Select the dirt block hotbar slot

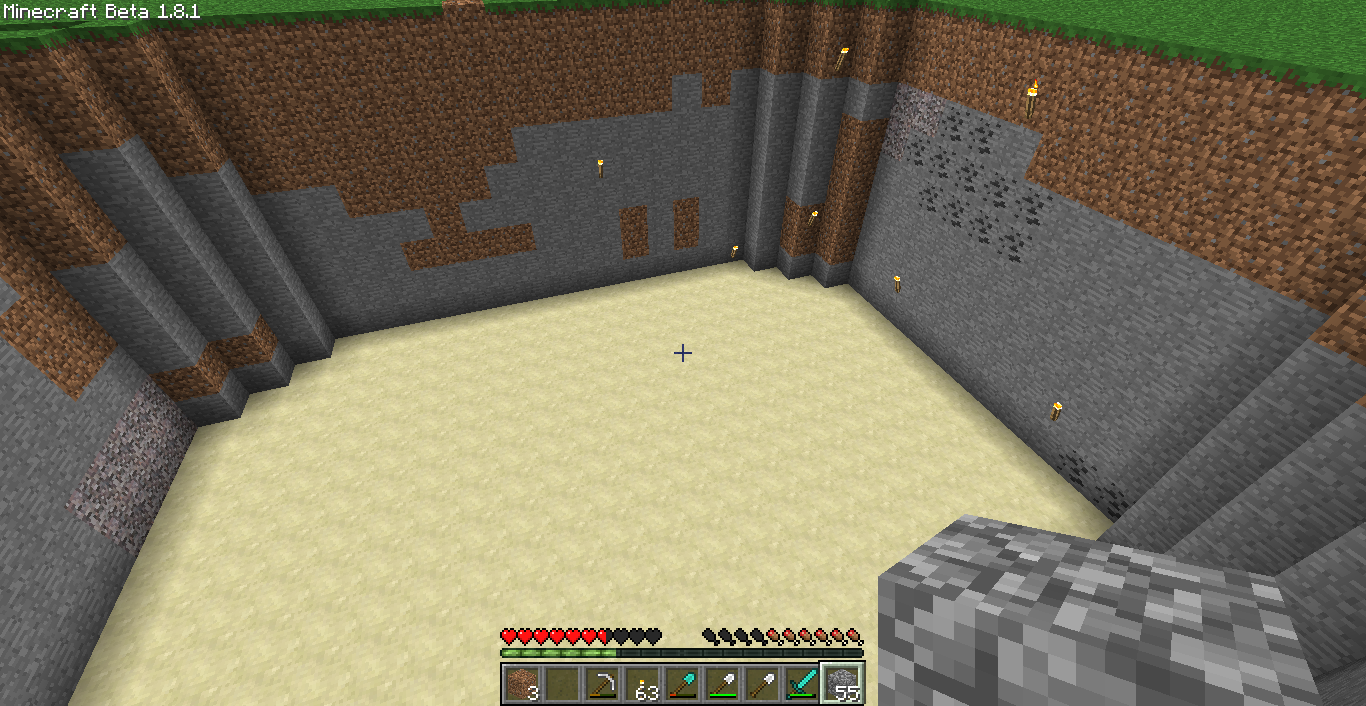[521, 683]
